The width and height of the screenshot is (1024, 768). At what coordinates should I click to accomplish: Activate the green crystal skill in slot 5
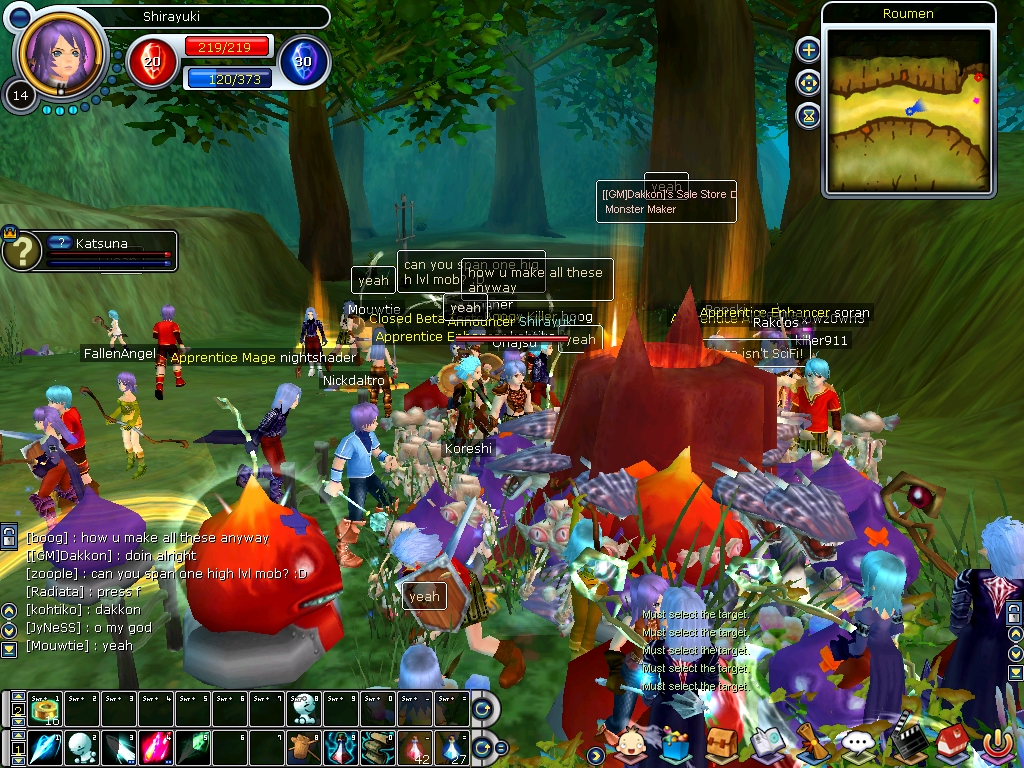192,747
